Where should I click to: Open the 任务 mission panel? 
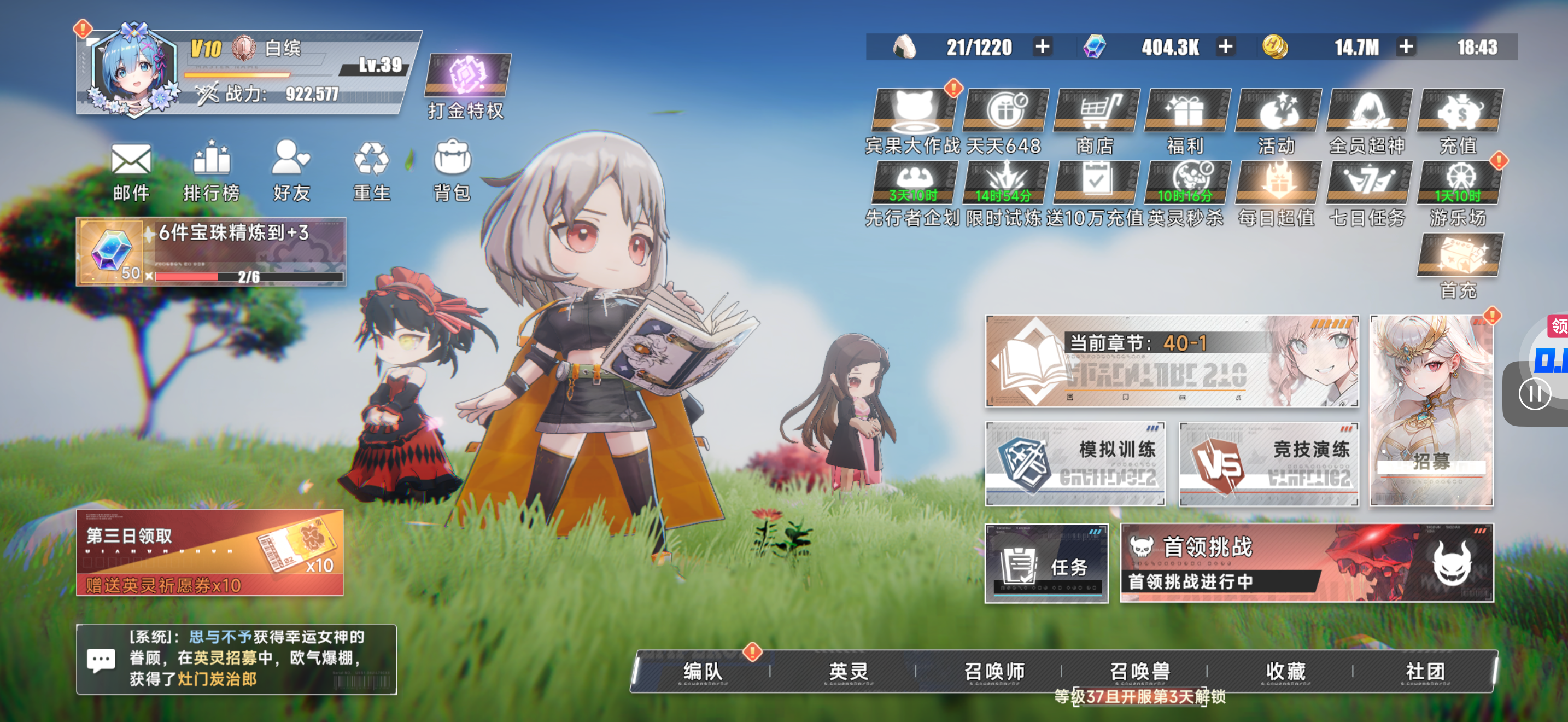click(x=1046, y=563)
